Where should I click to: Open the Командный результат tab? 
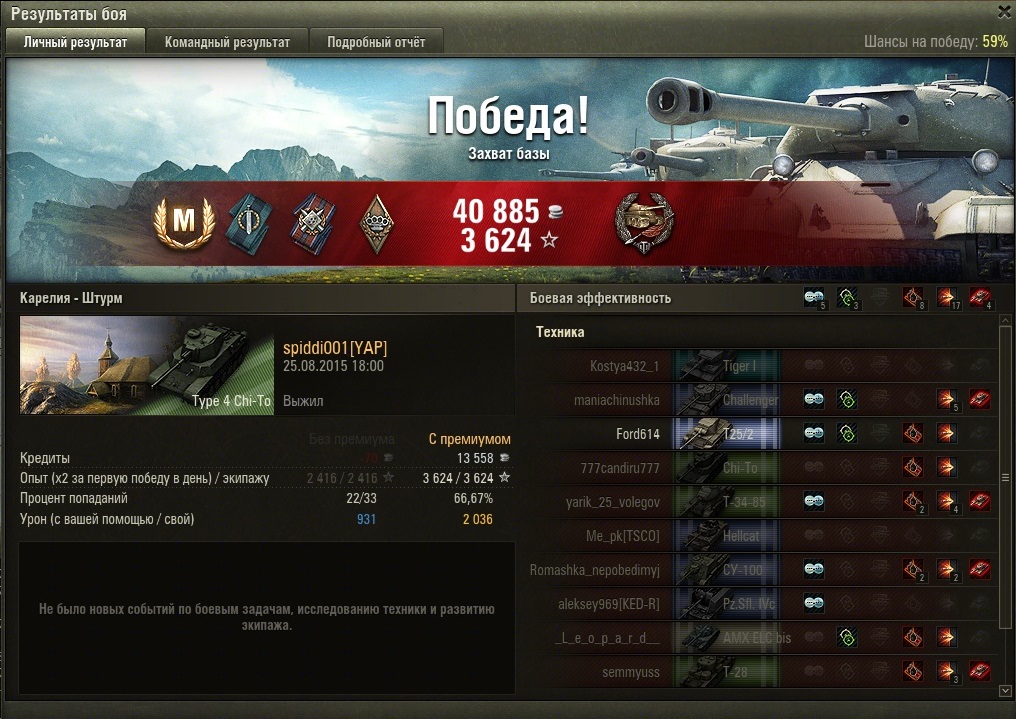227,42
